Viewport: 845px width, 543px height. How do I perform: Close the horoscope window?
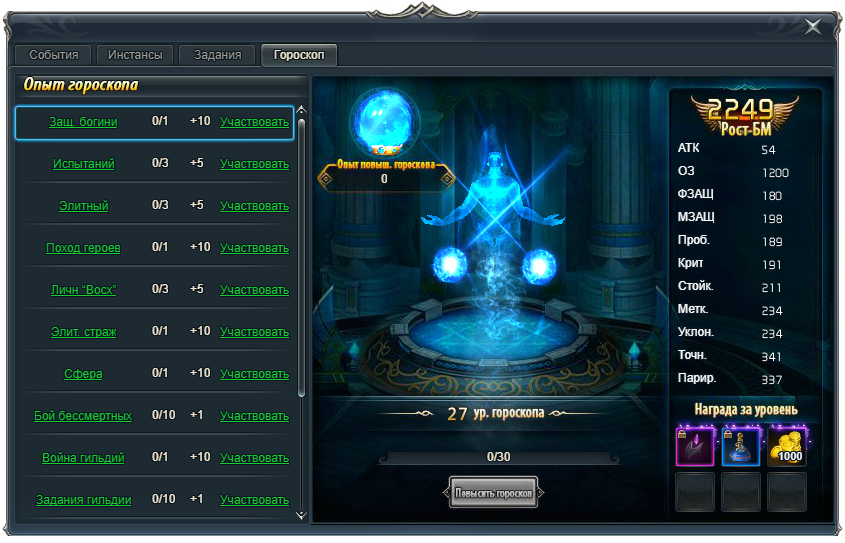pos(813,27)
